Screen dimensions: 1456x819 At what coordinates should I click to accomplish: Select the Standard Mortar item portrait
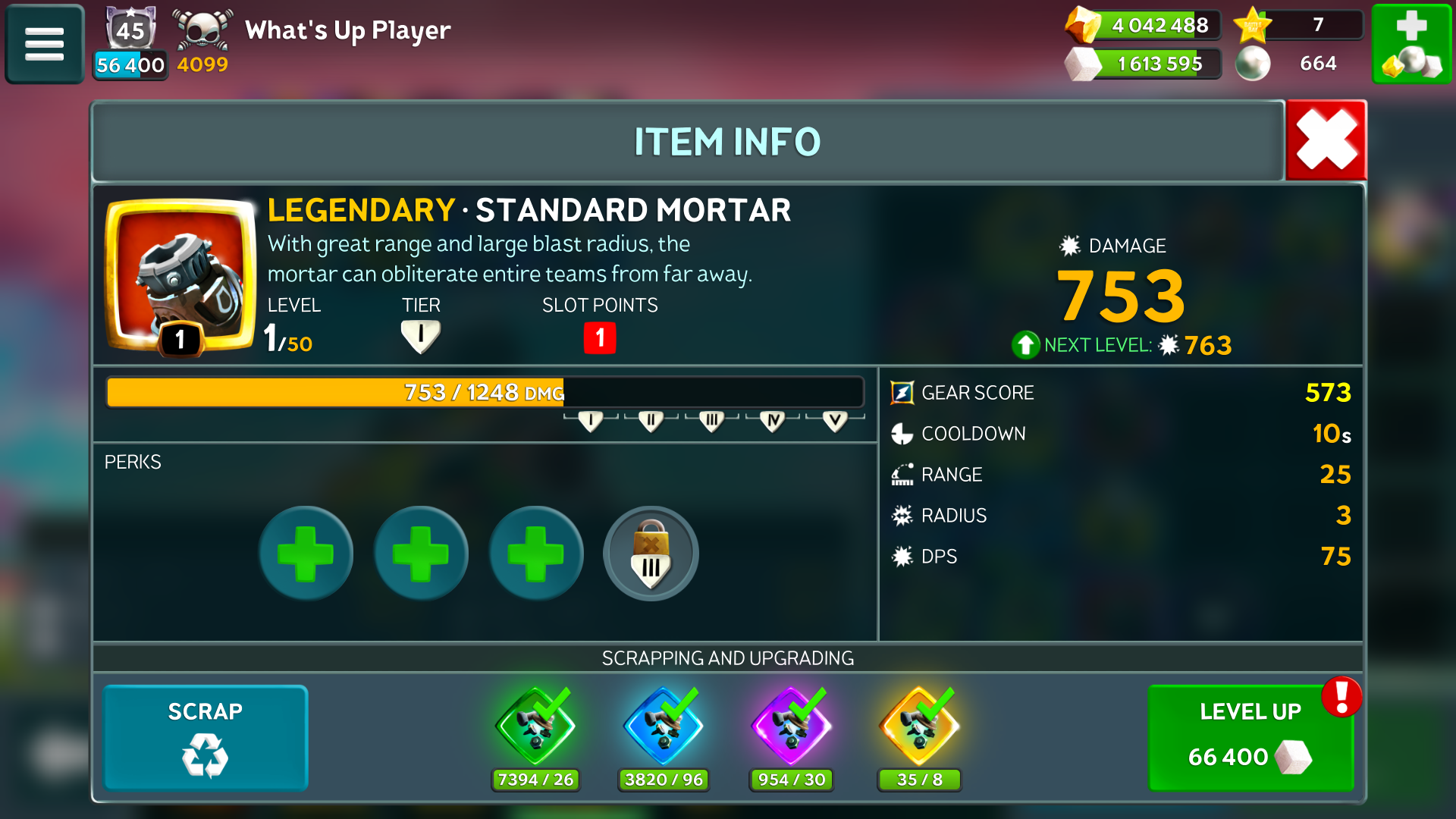(x=180, y=275)
